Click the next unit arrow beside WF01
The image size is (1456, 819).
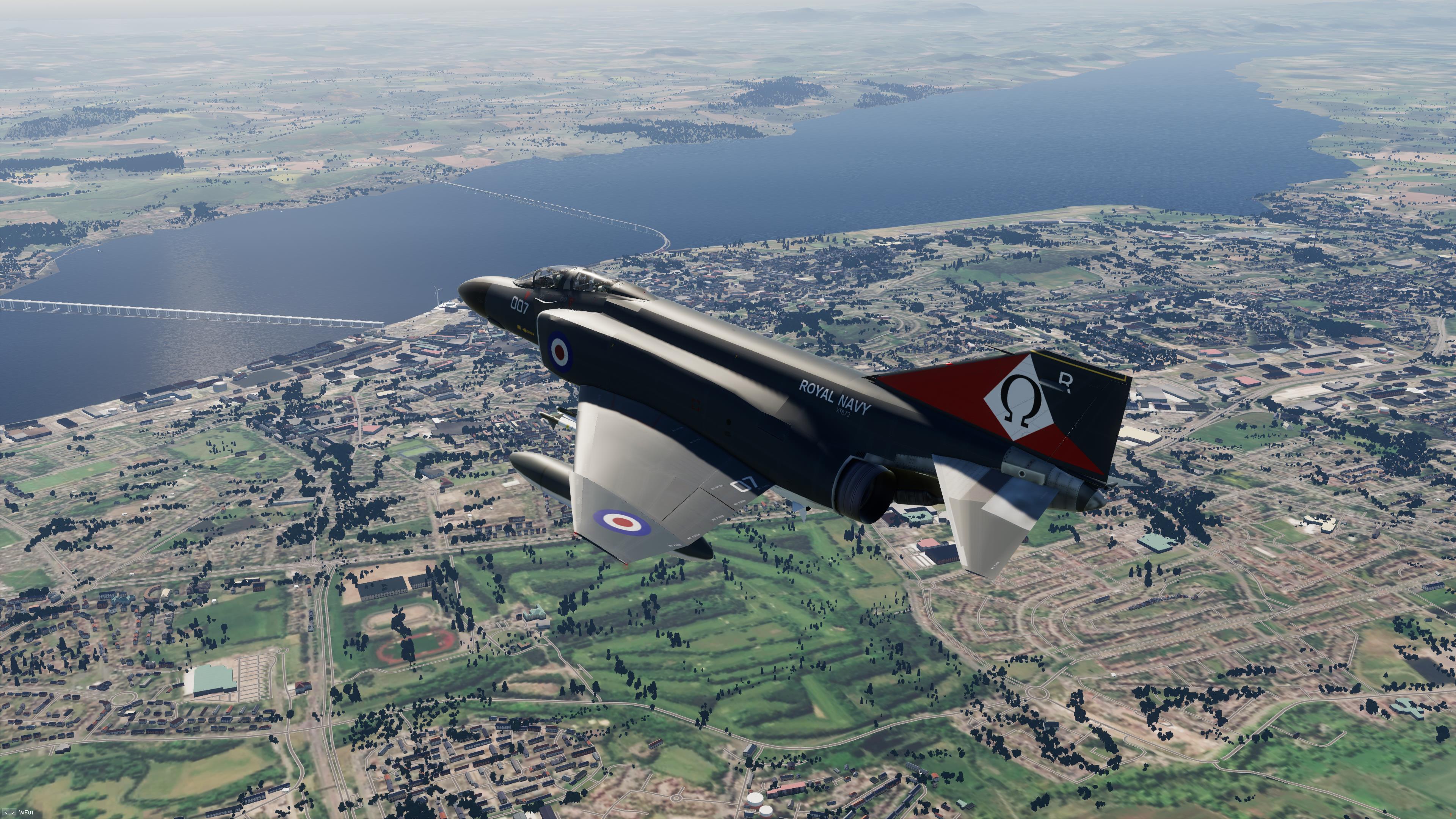(13, 813)
